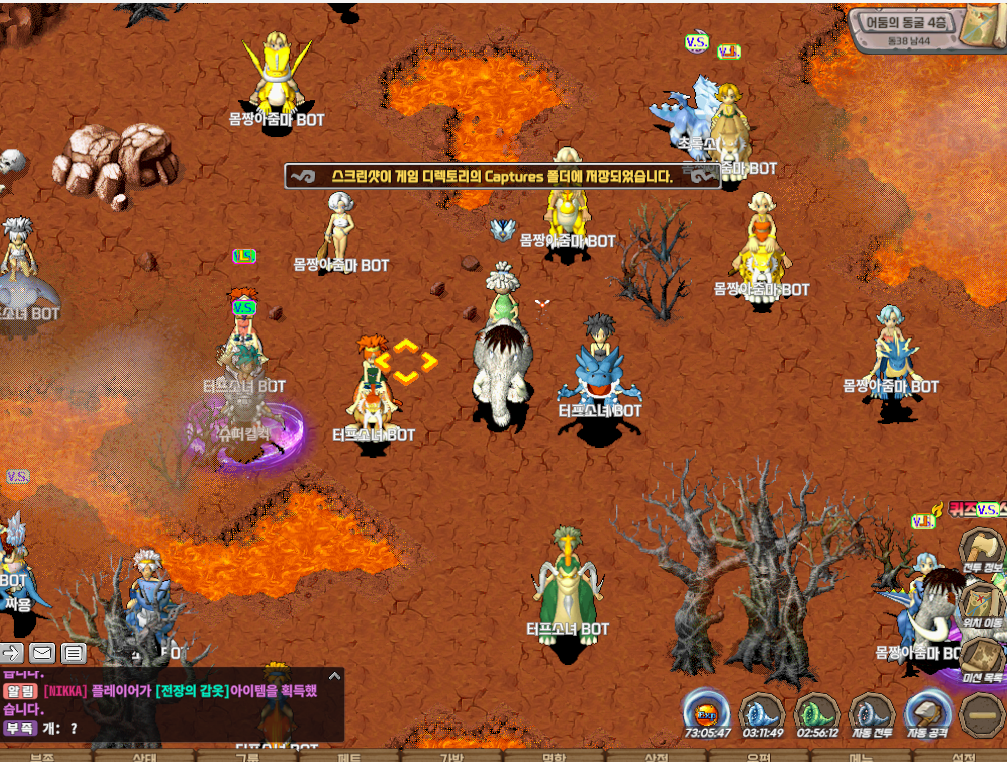
Task: Click the Exp buff icon showing 73:05:47
Action: pyautogui.click(x=707, y=713)
